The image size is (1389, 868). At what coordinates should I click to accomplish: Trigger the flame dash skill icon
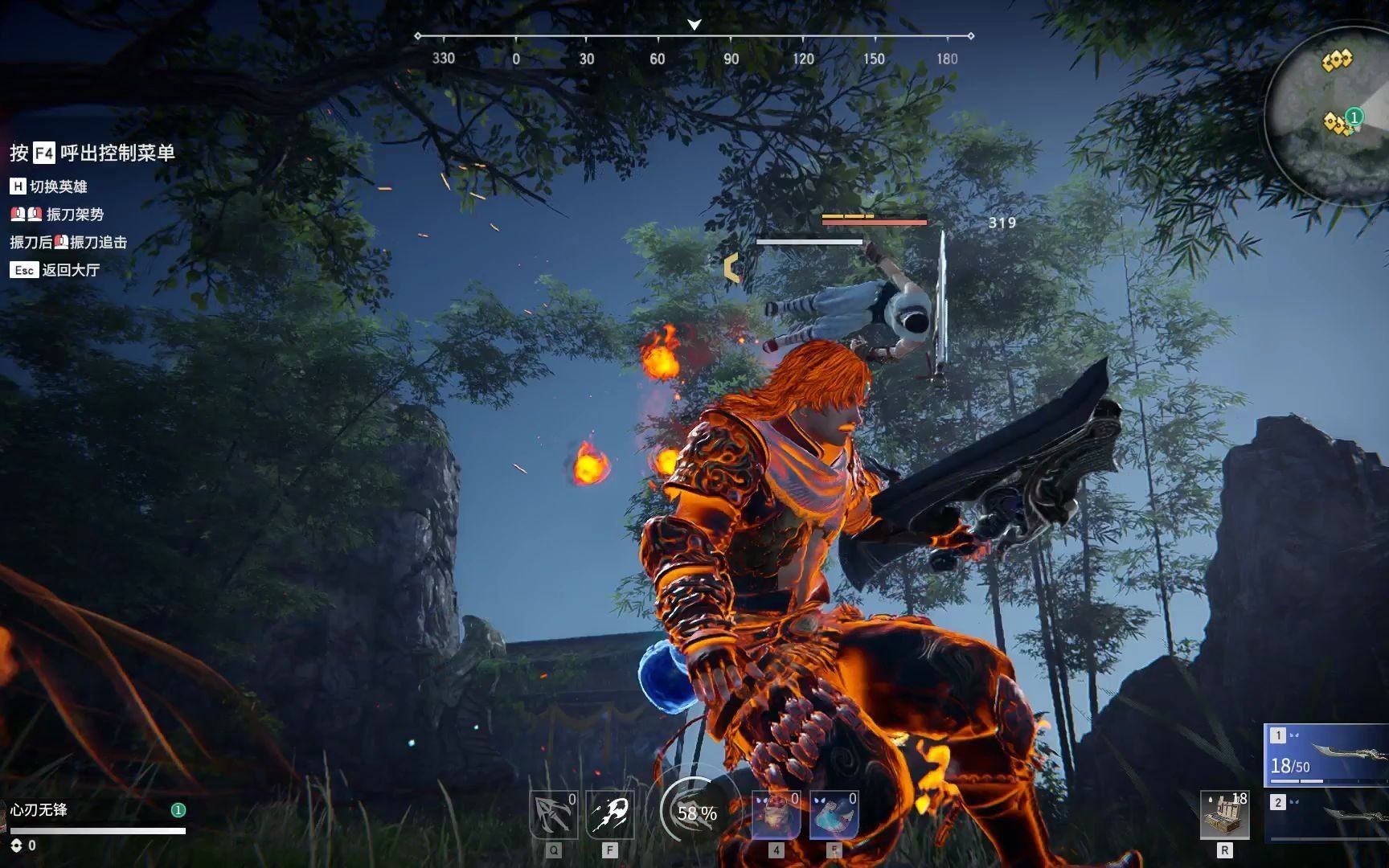click(610, 815)
